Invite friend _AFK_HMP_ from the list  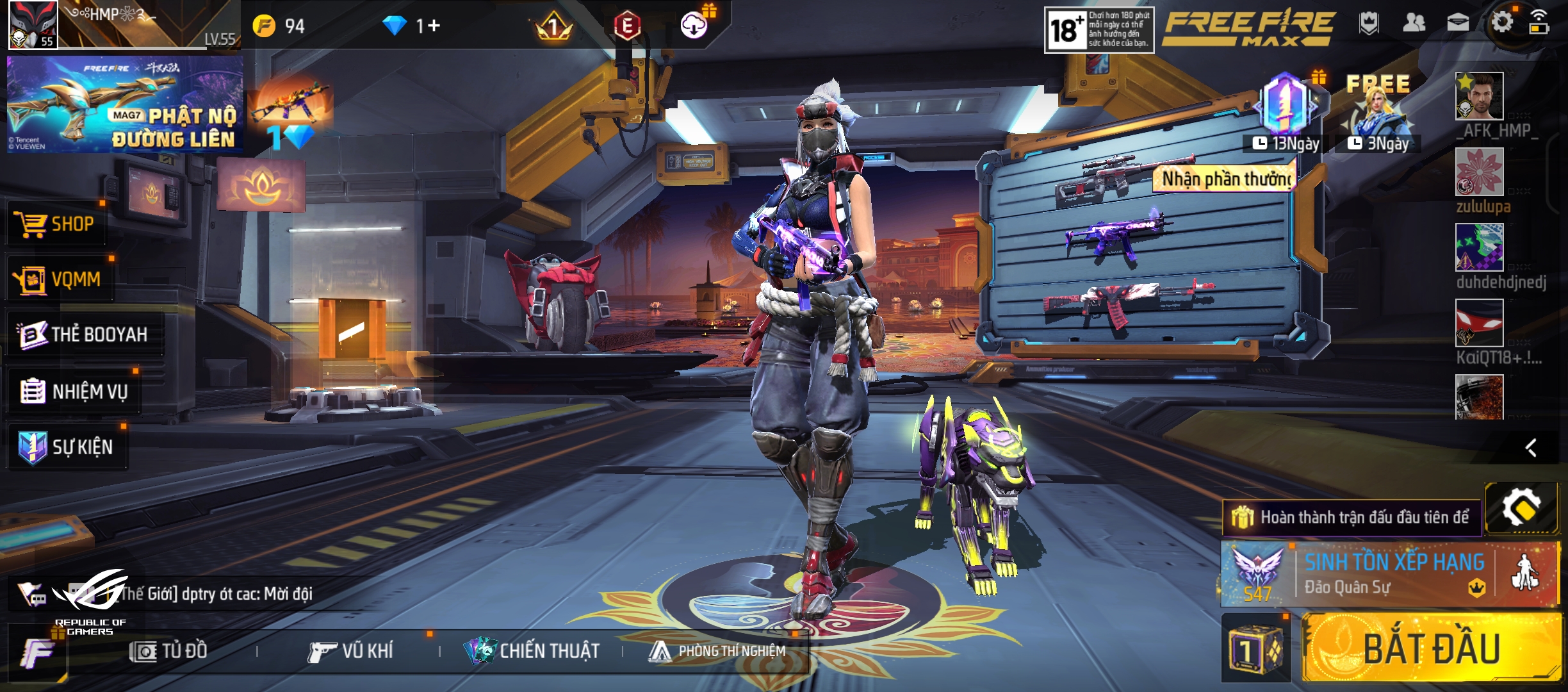pyautogui.click(x=1479, y=96)
